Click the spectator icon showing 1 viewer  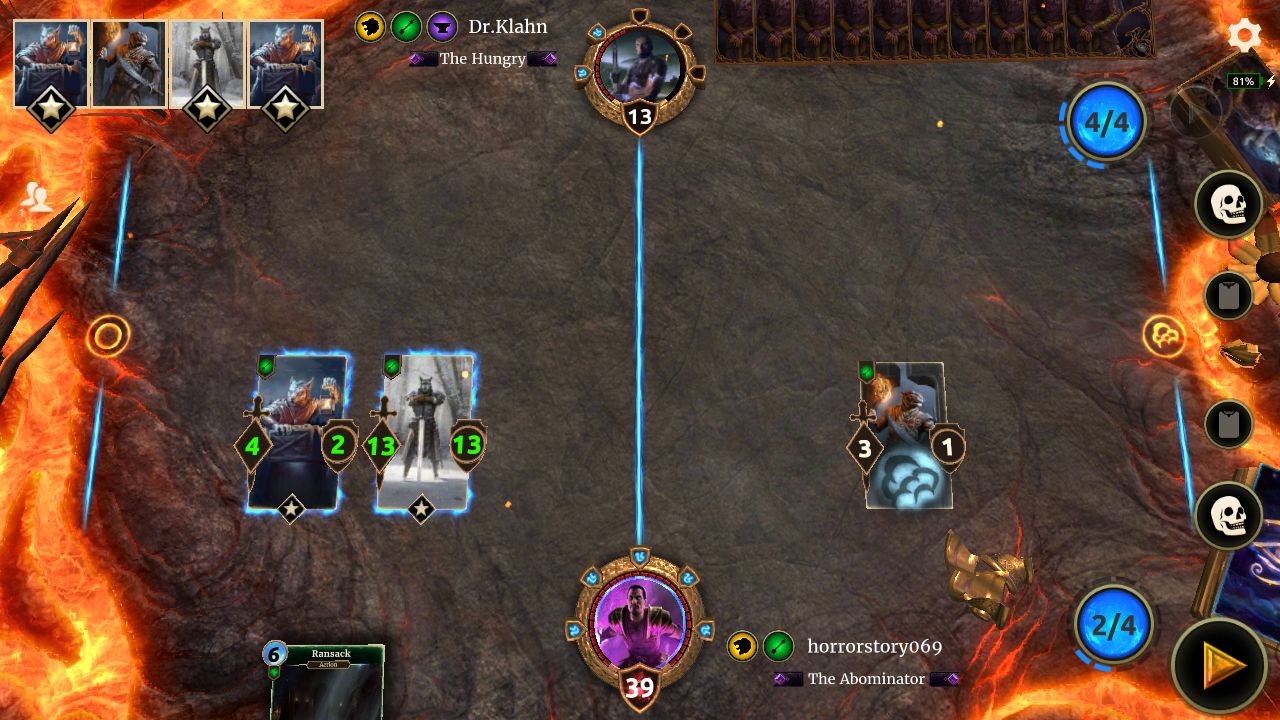(x=38, y=196)
